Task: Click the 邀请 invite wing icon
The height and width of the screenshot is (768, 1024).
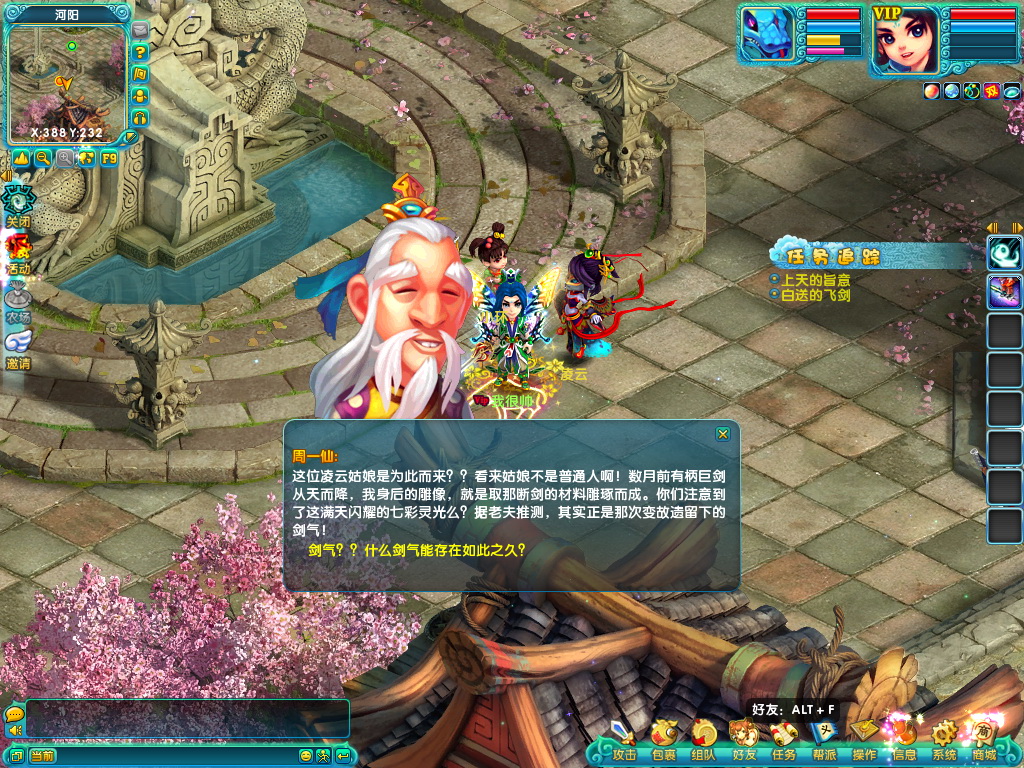Action: click(x=18, y=346)
